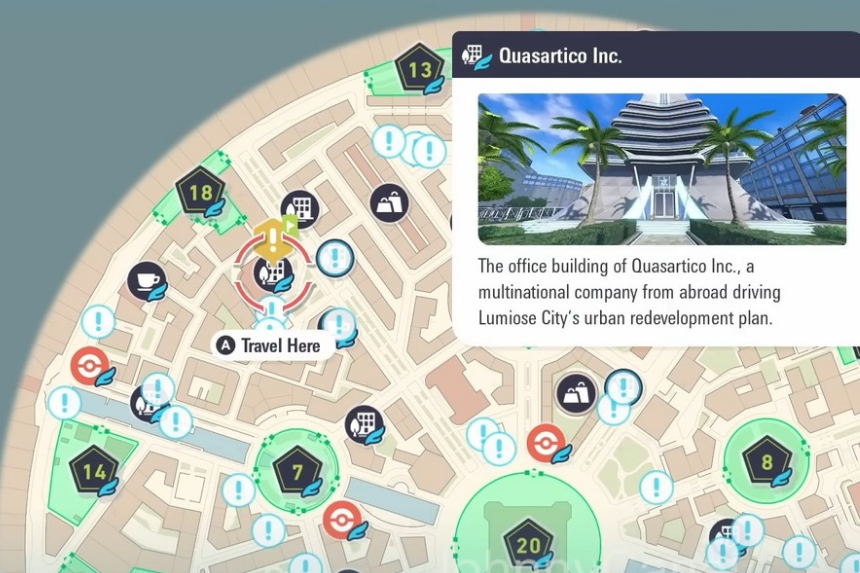Select the coffee cup café marker

(x=147, y=281)
